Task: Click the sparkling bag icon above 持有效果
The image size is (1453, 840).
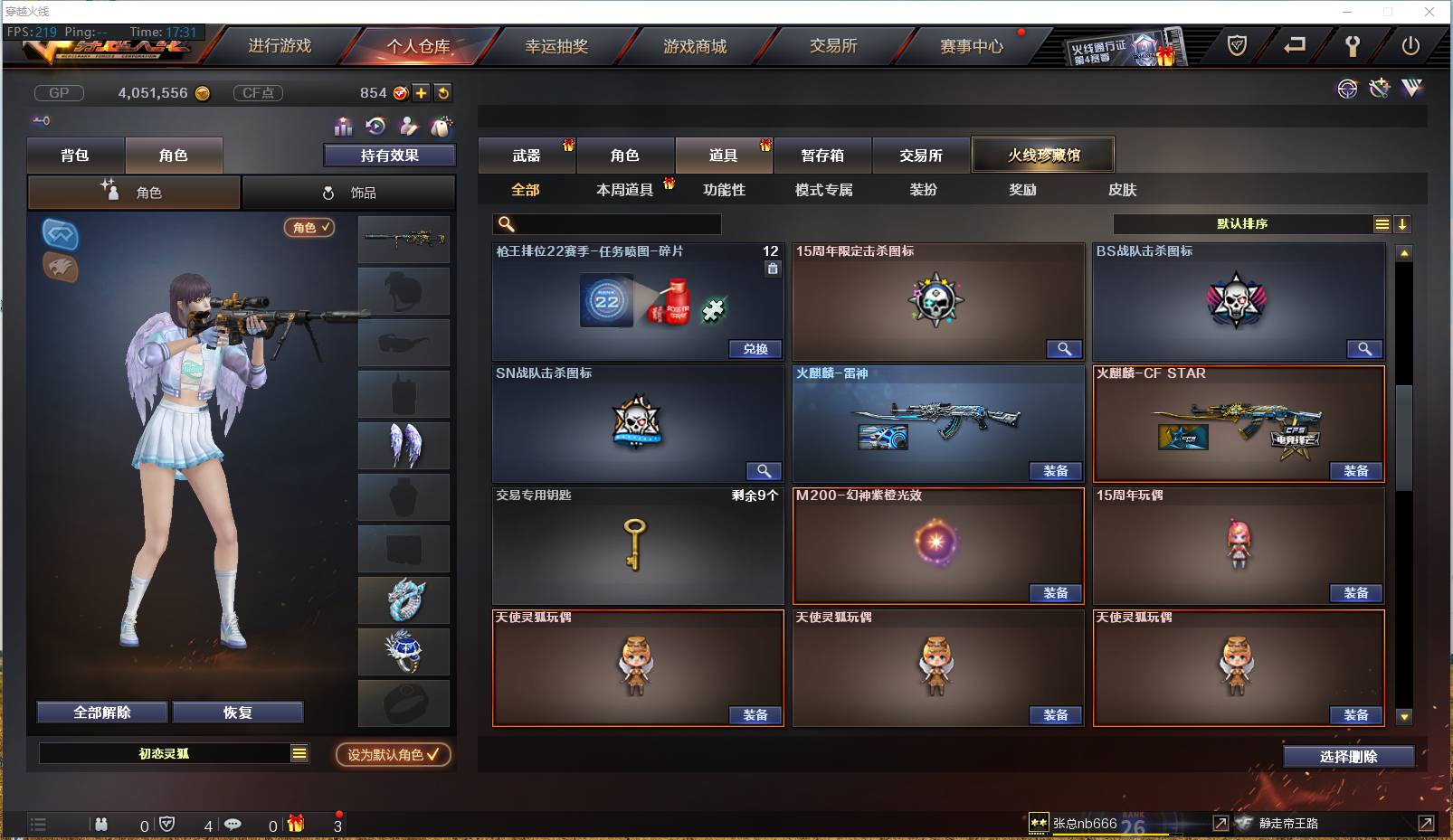Action: [x=441, y=127]
